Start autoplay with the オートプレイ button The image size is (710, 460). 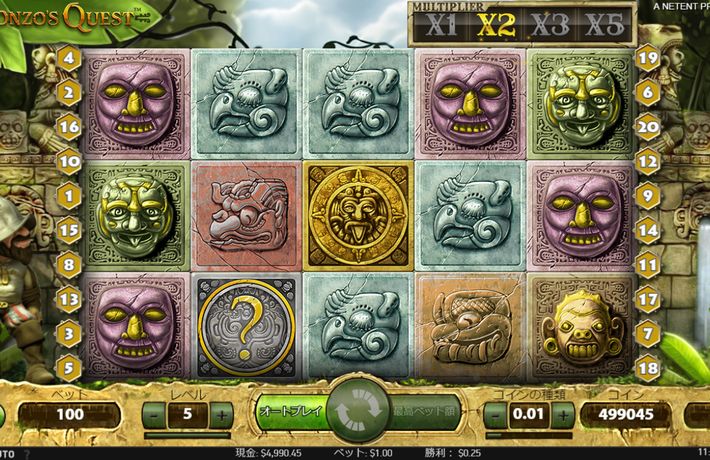pyautogui.click(x=290, y=411)
